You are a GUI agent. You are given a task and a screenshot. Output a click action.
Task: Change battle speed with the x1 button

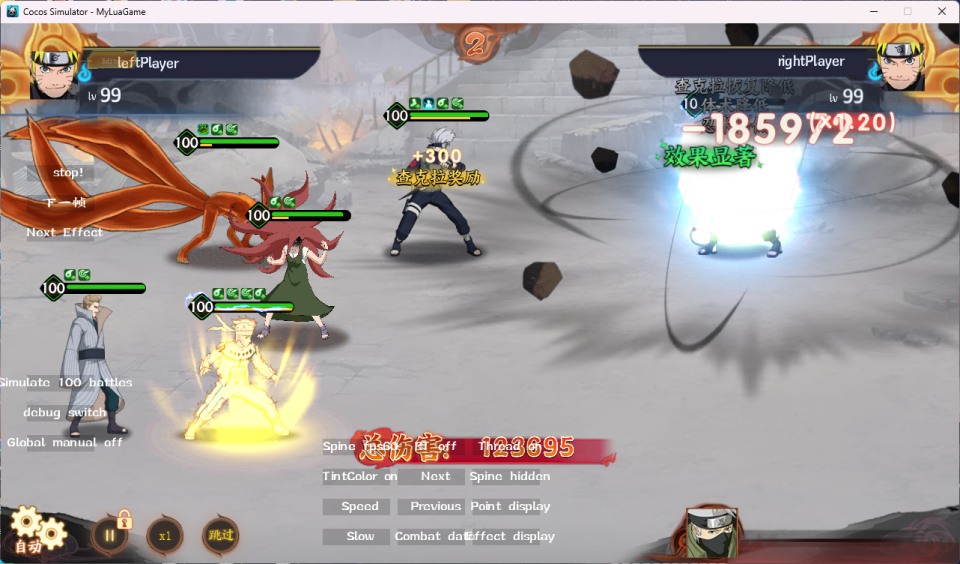pyautogui.click(x=165, y=535)
